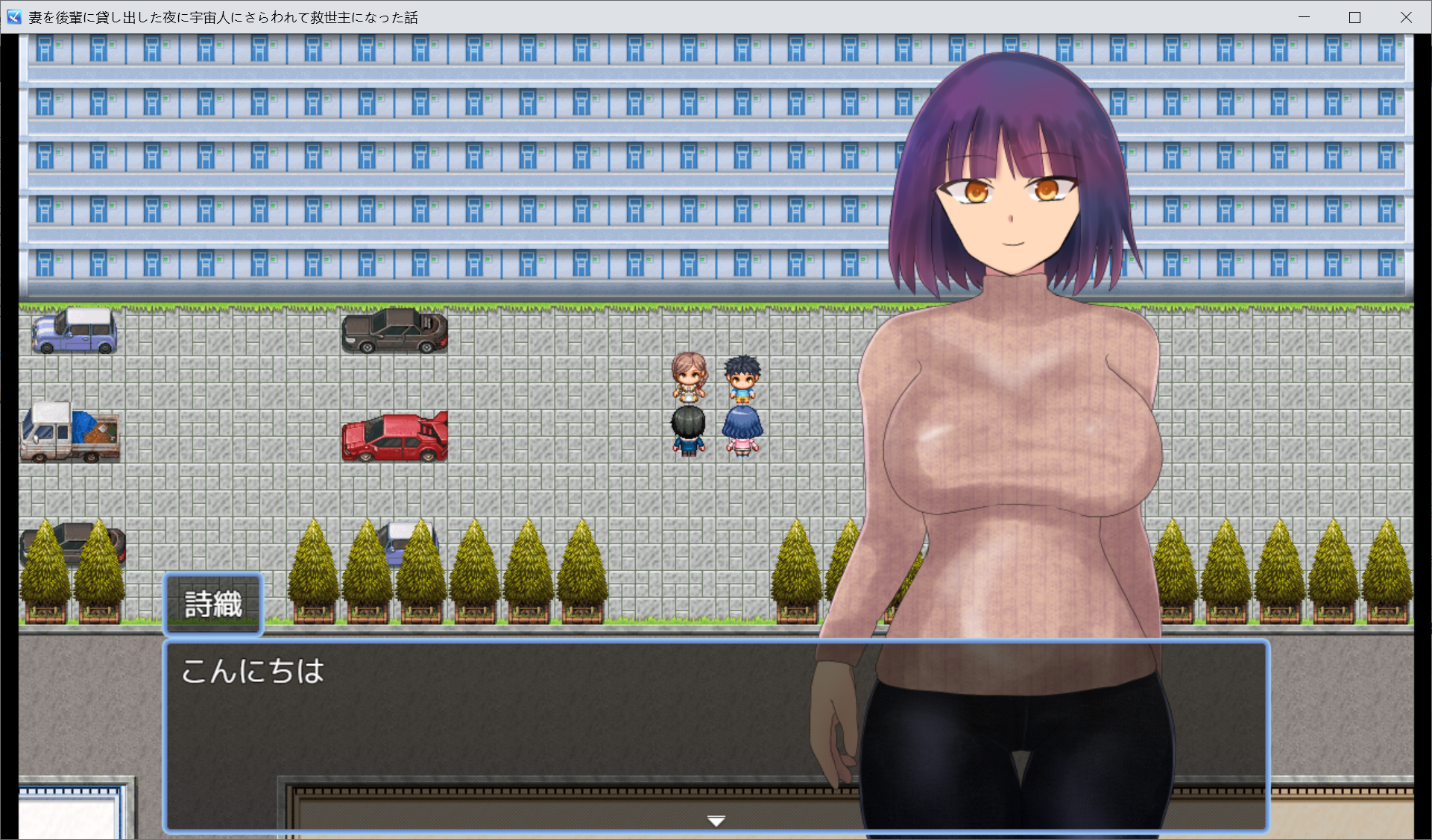Click the black-haired male character sprite
Screen dimensions: 1432x840
(x=688, y=425)
